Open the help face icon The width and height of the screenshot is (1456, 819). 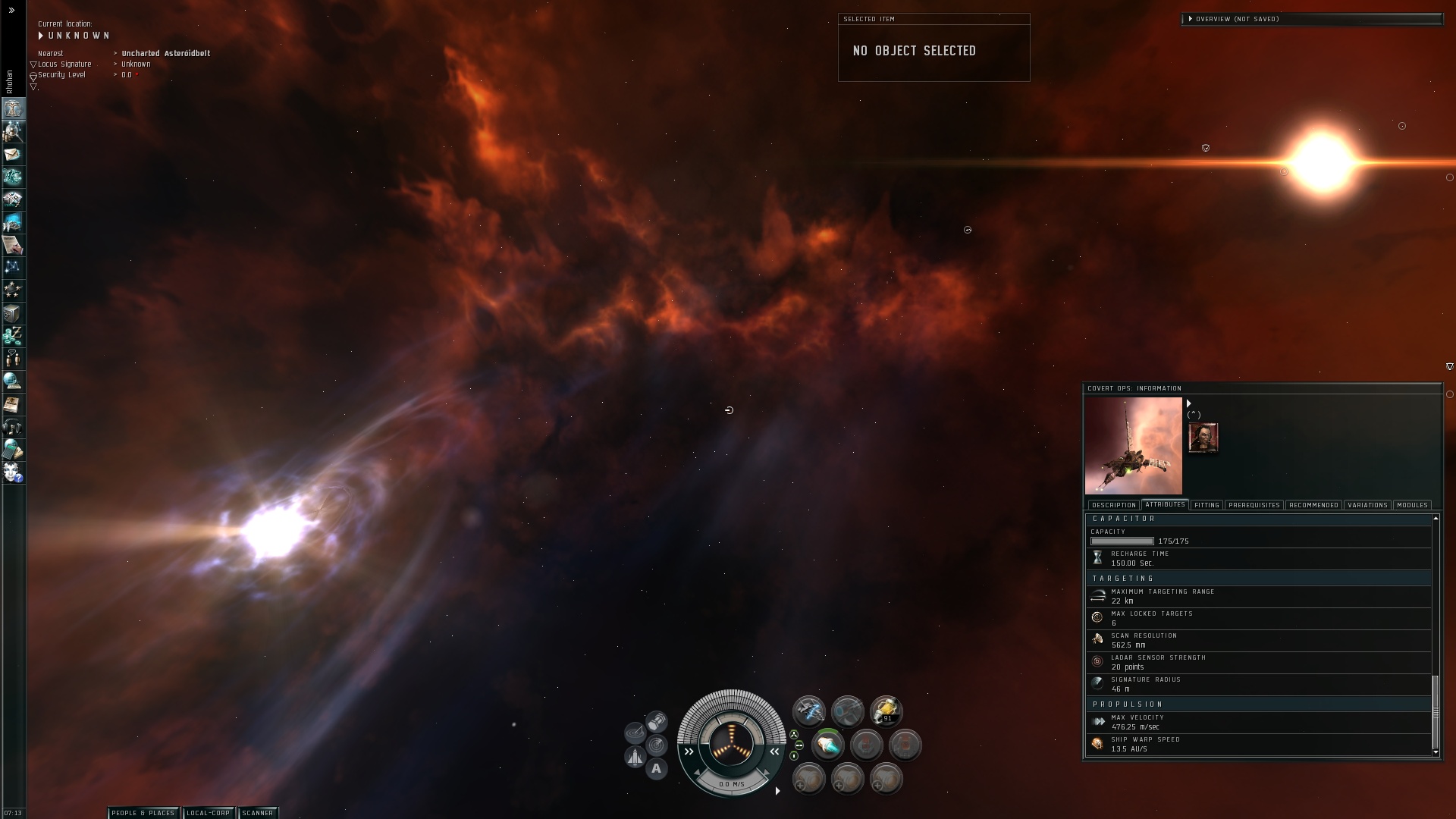coord(13,472)
